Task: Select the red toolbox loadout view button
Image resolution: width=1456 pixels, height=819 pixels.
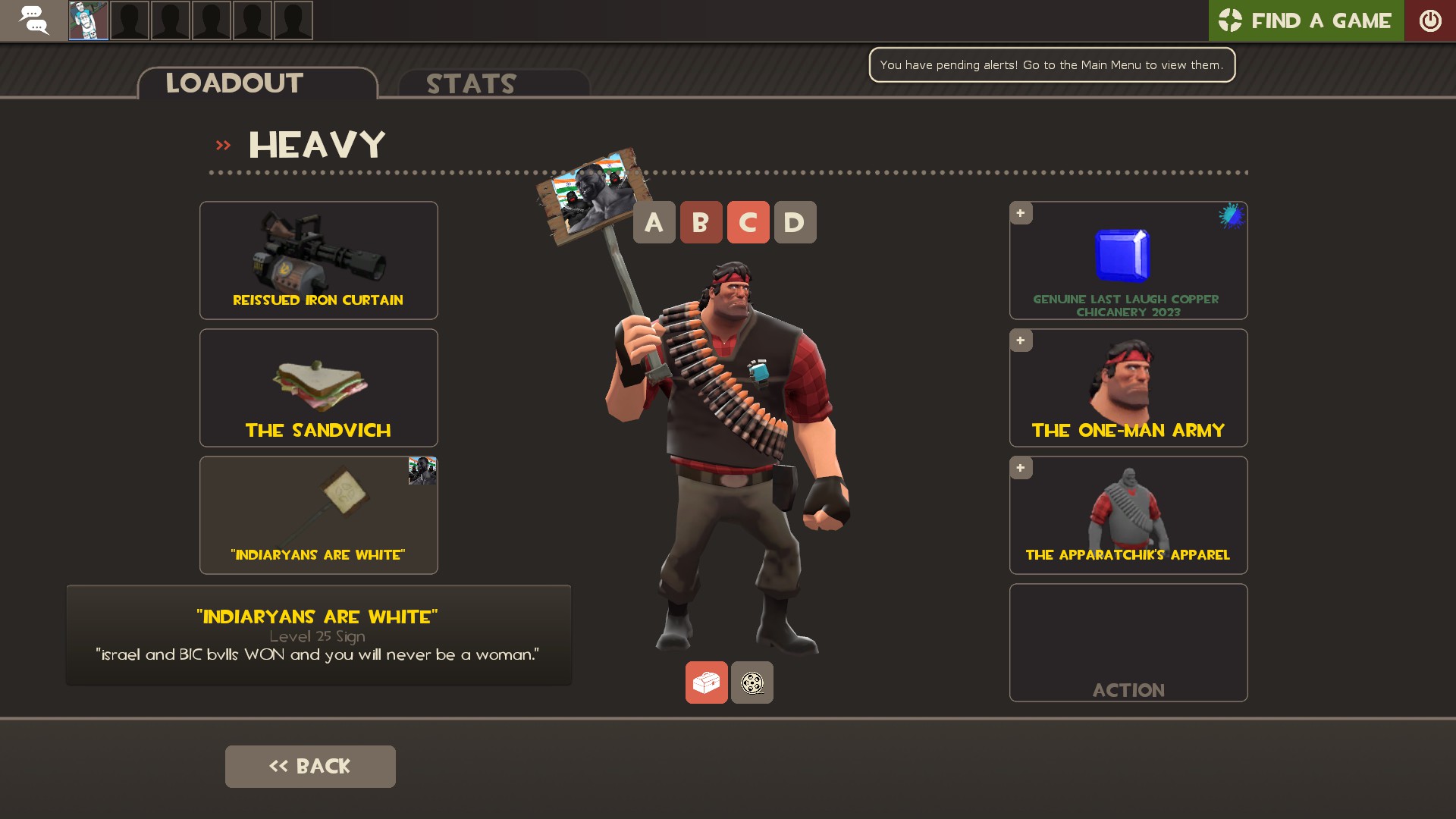Action: 706,682
